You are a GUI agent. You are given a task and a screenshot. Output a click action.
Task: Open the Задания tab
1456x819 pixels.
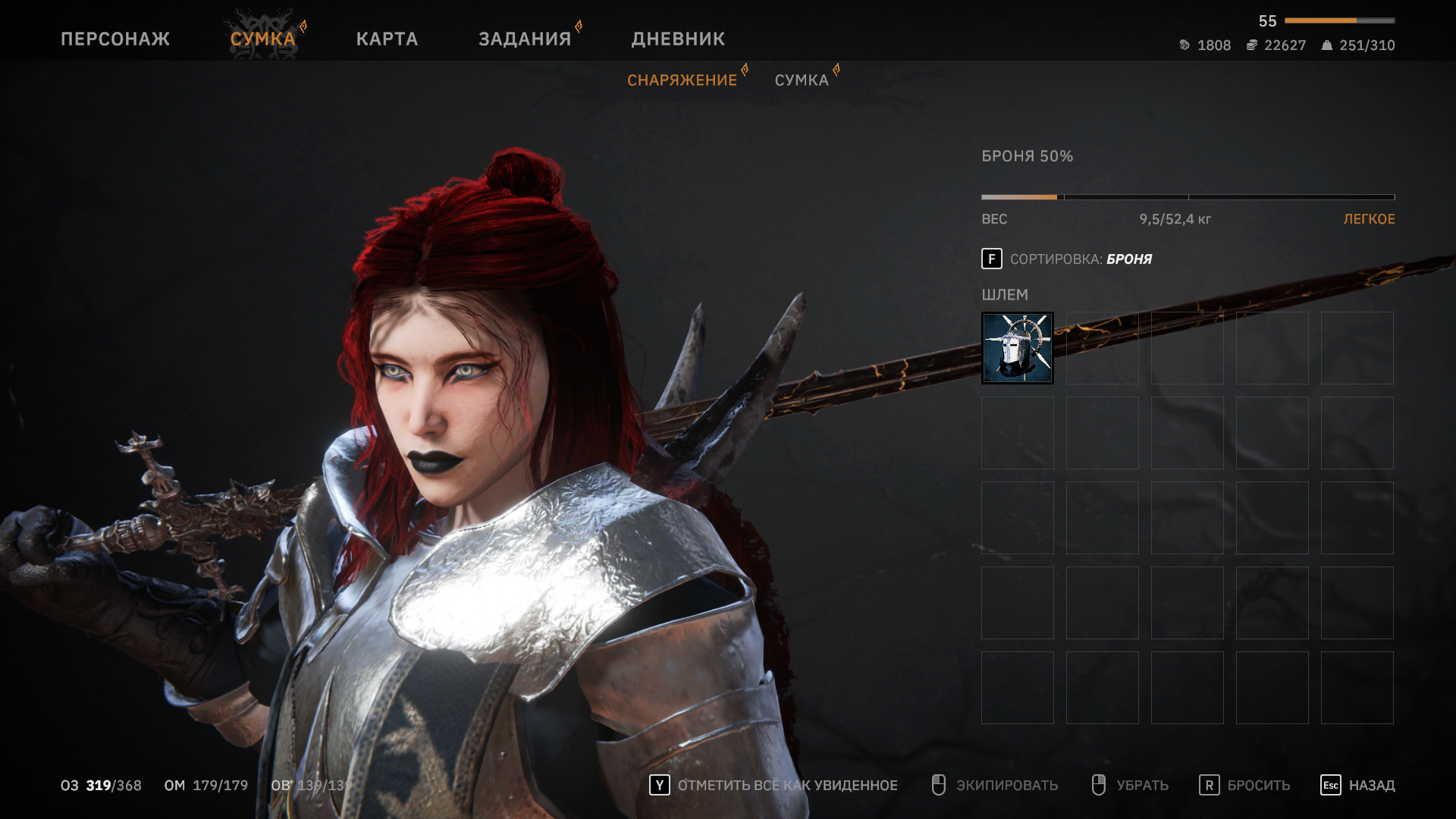(525, 39)
